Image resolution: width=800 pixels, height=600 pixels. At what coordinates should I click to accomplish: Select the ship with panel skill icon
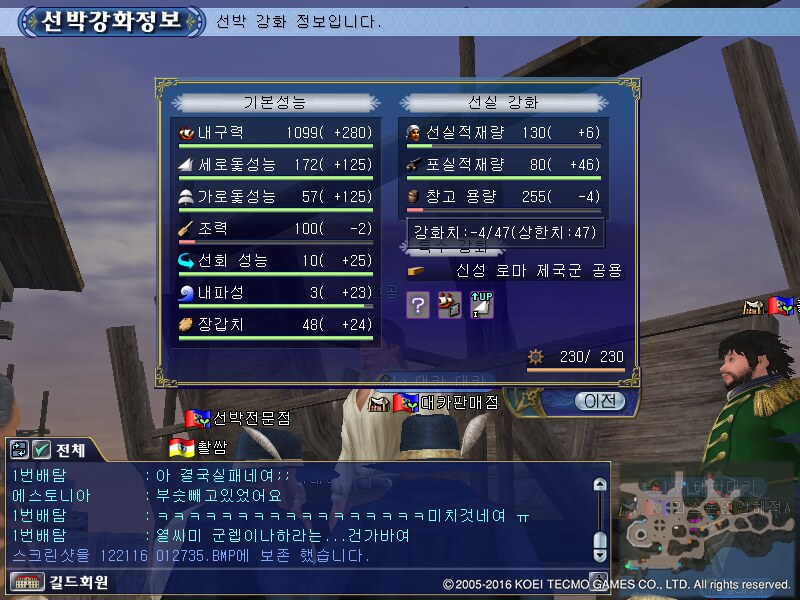click(450, 306)
